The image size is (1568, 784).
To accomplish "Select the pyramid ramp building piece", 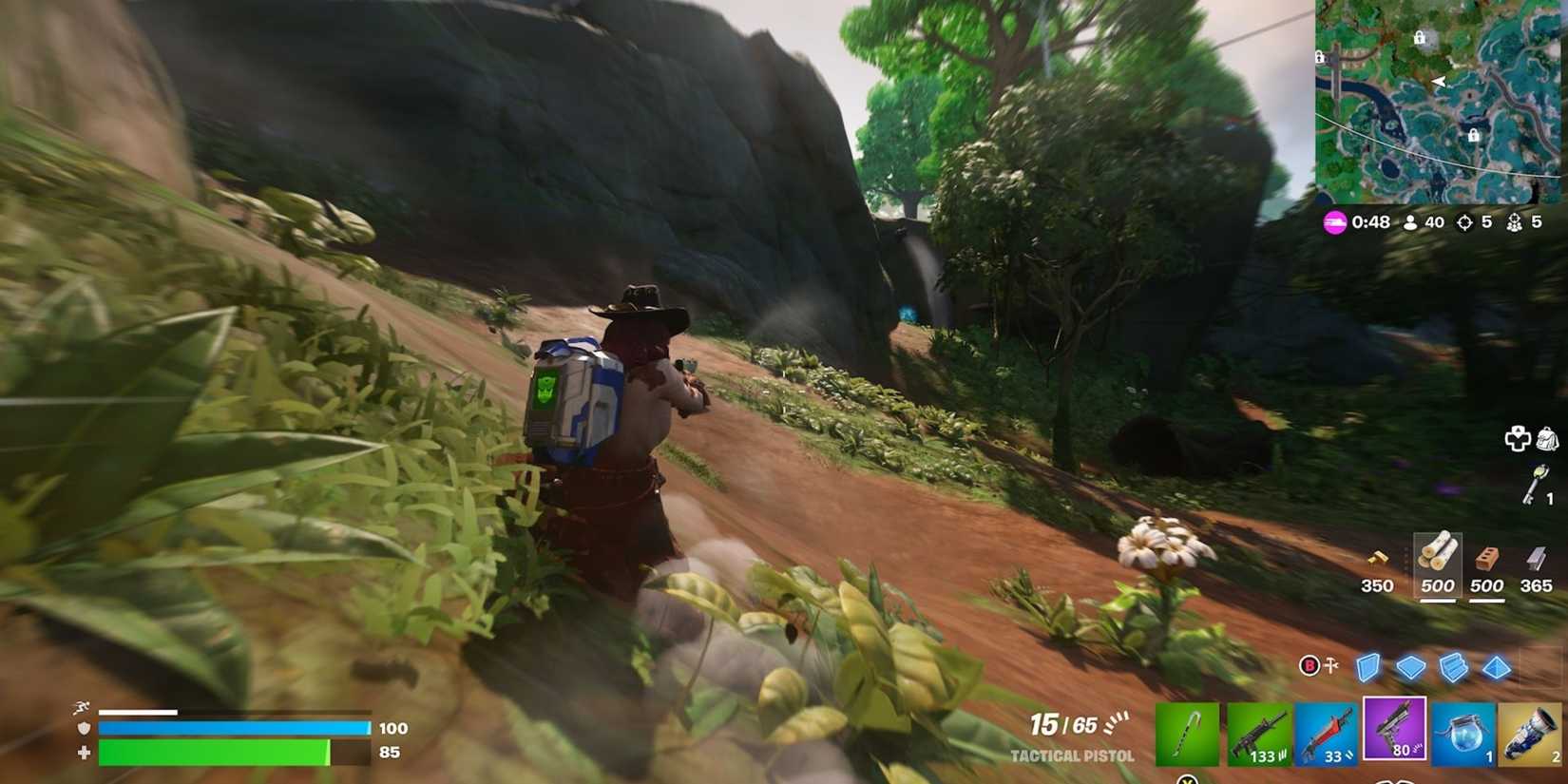I will click(x=1498, y=668).
